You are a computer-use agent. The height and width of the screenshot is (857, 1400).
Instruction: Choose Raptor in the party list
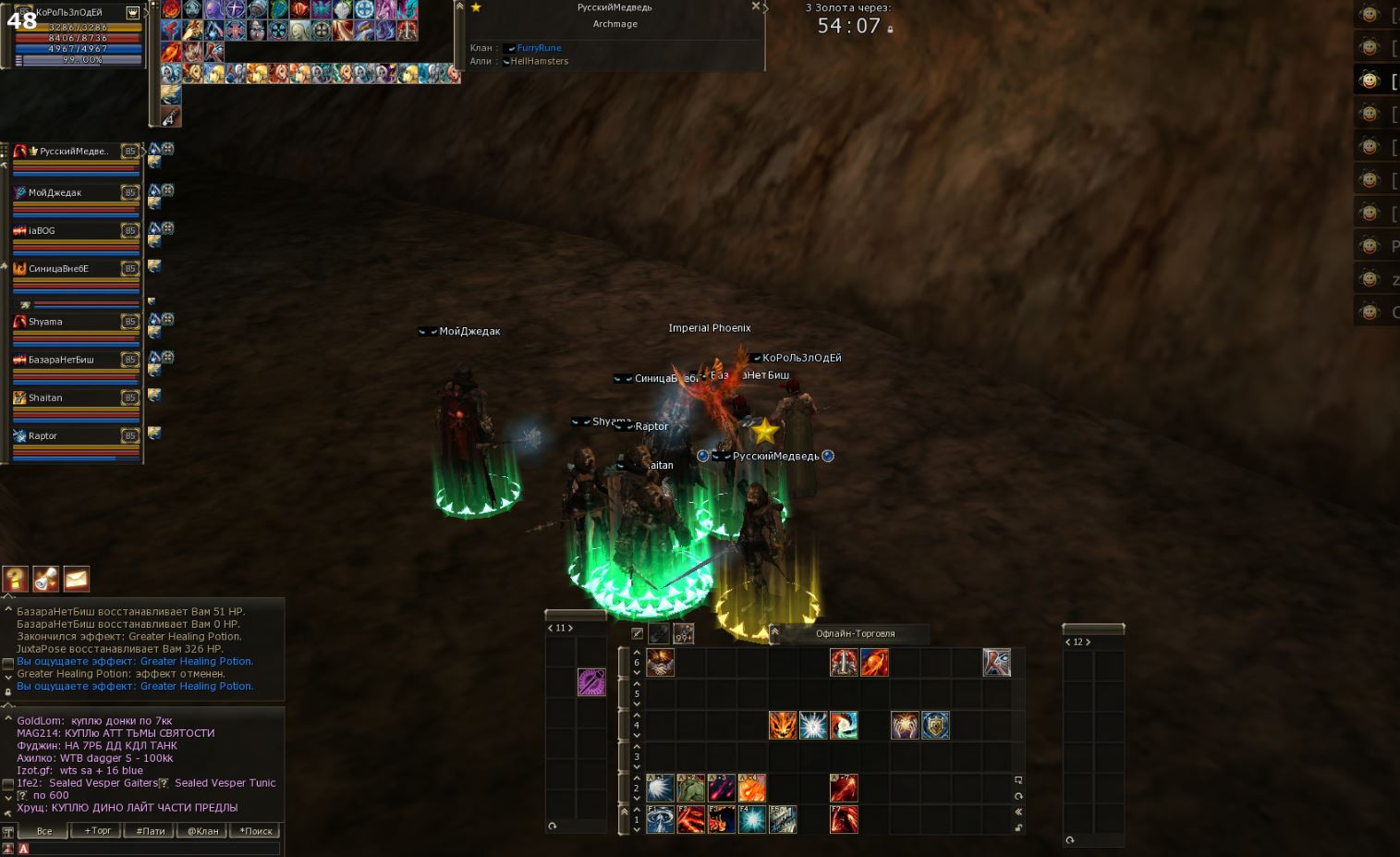[43, 435]
